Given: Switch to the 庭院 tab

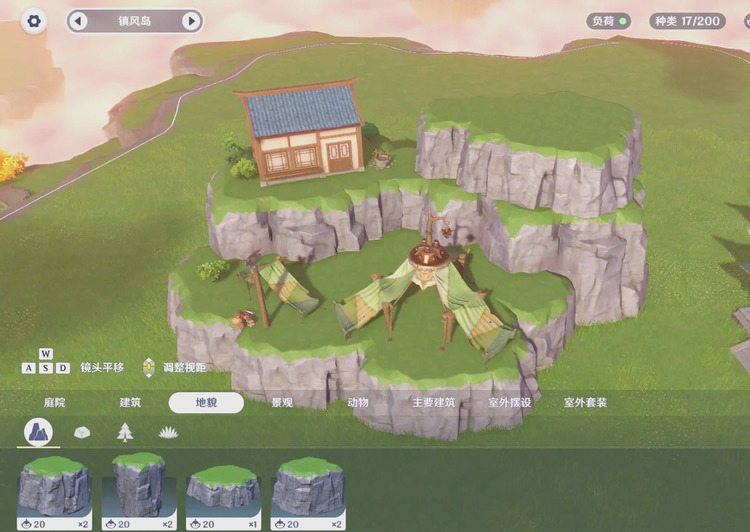Looking at the screenshot, I should coord(54,403).
